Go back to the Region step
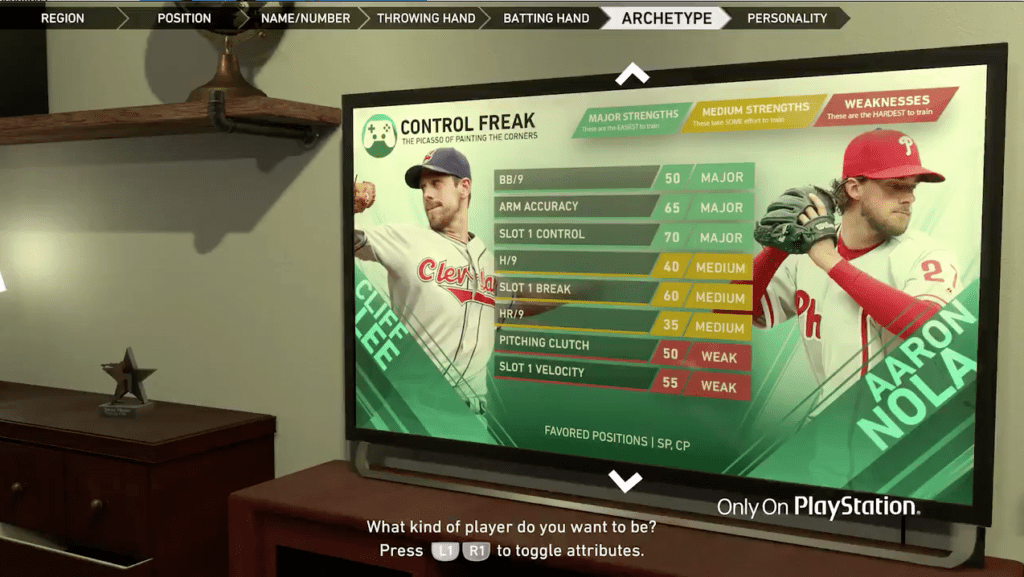 click(x=60, y=18)
